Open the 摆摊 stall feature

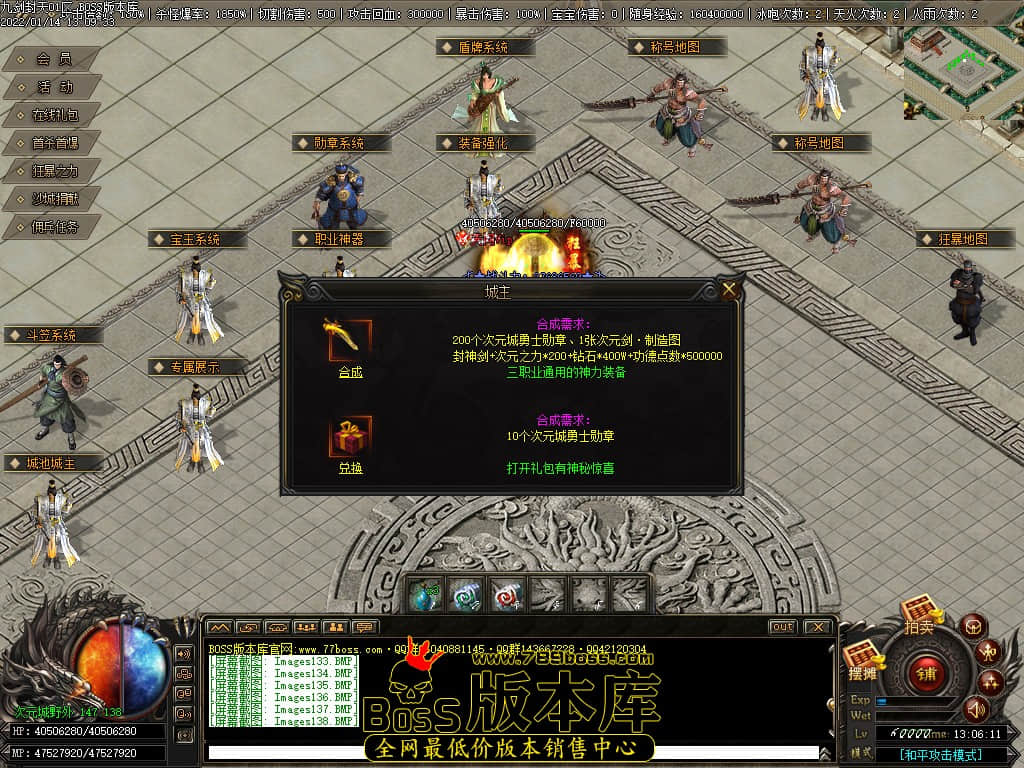click(x=860, y=663)
